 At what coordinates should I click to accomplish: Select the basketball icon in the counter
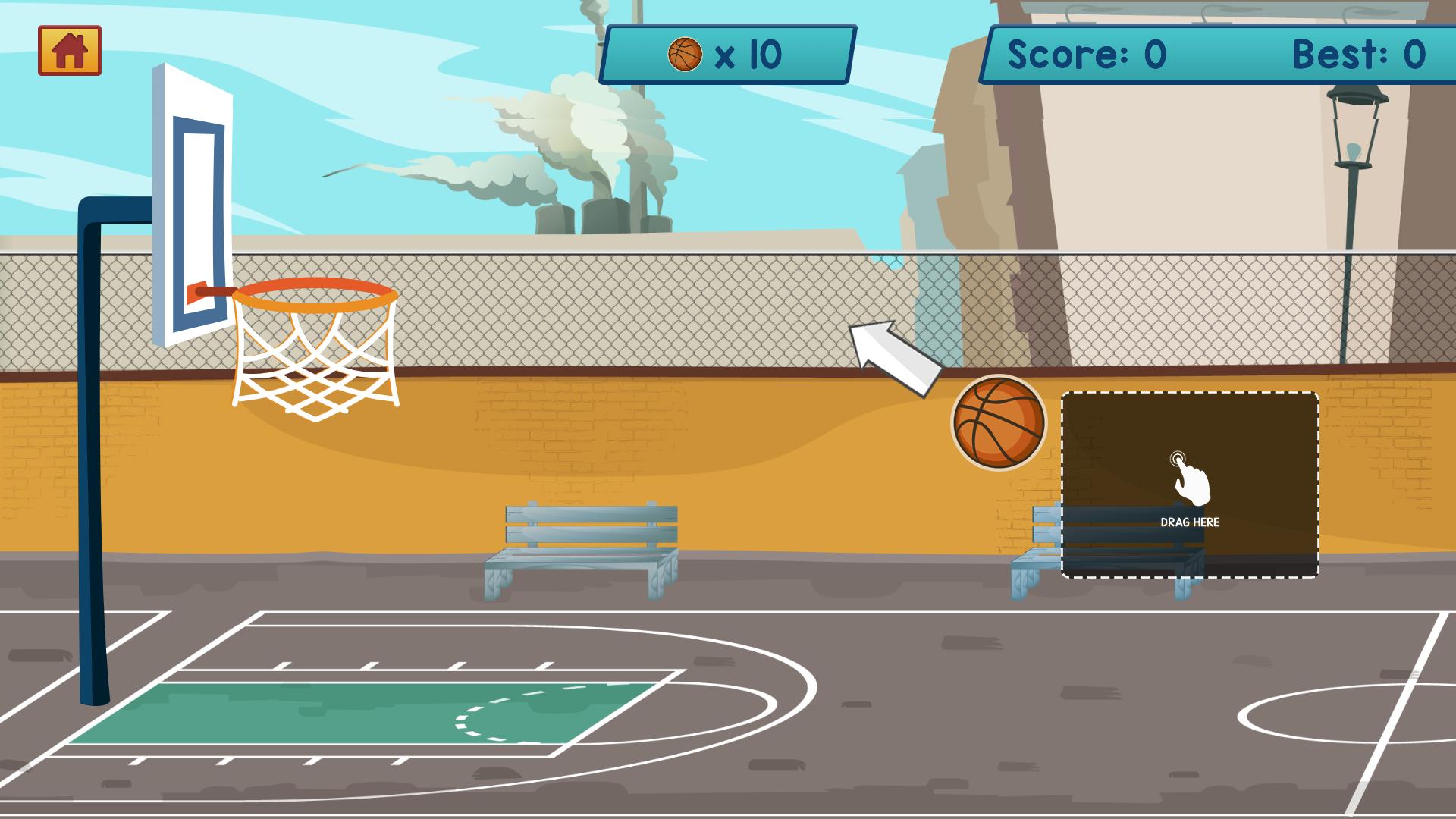click(686, 53)
